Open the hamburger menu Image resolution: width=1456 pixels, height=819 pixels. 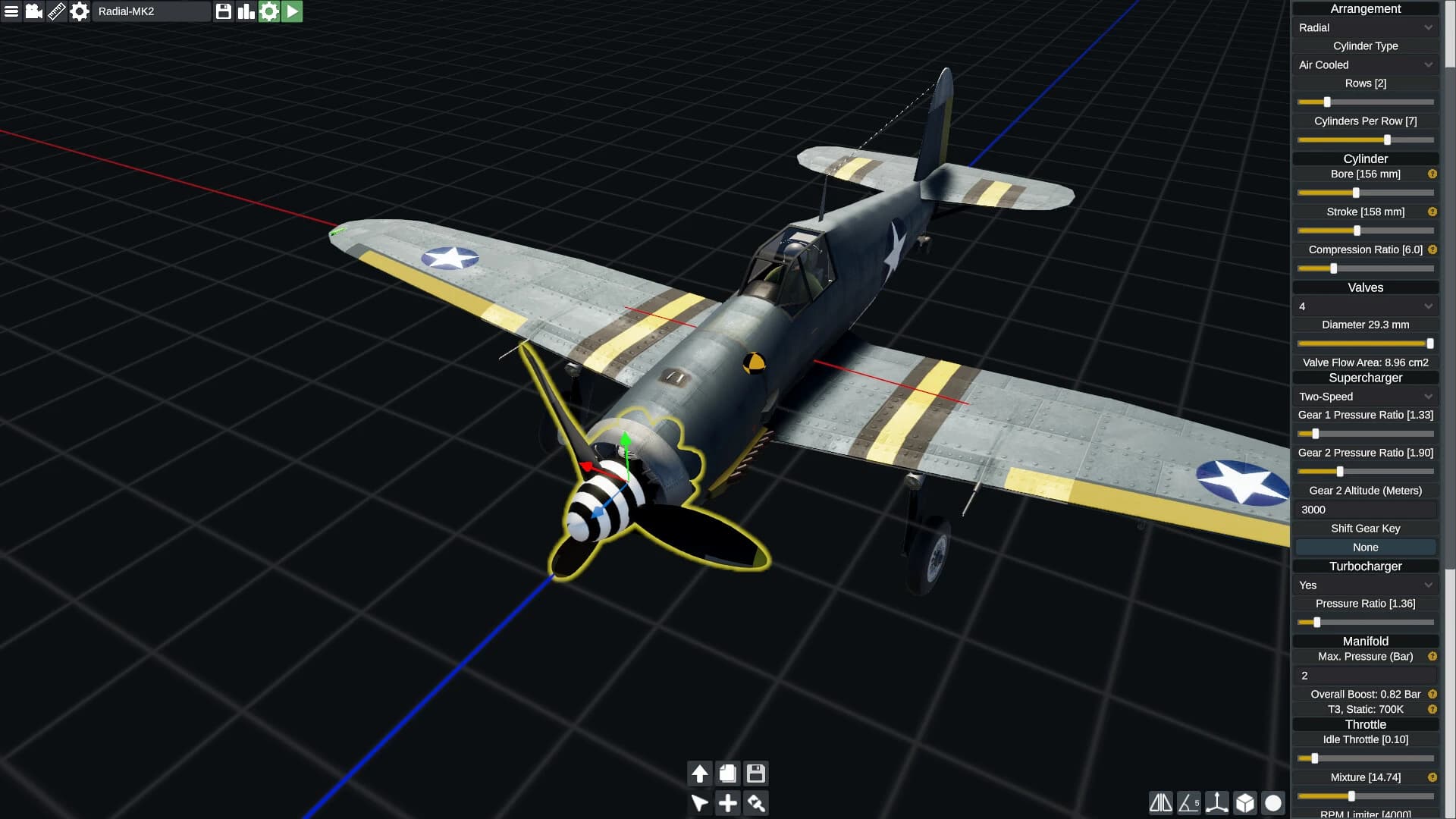click(11, 11)
